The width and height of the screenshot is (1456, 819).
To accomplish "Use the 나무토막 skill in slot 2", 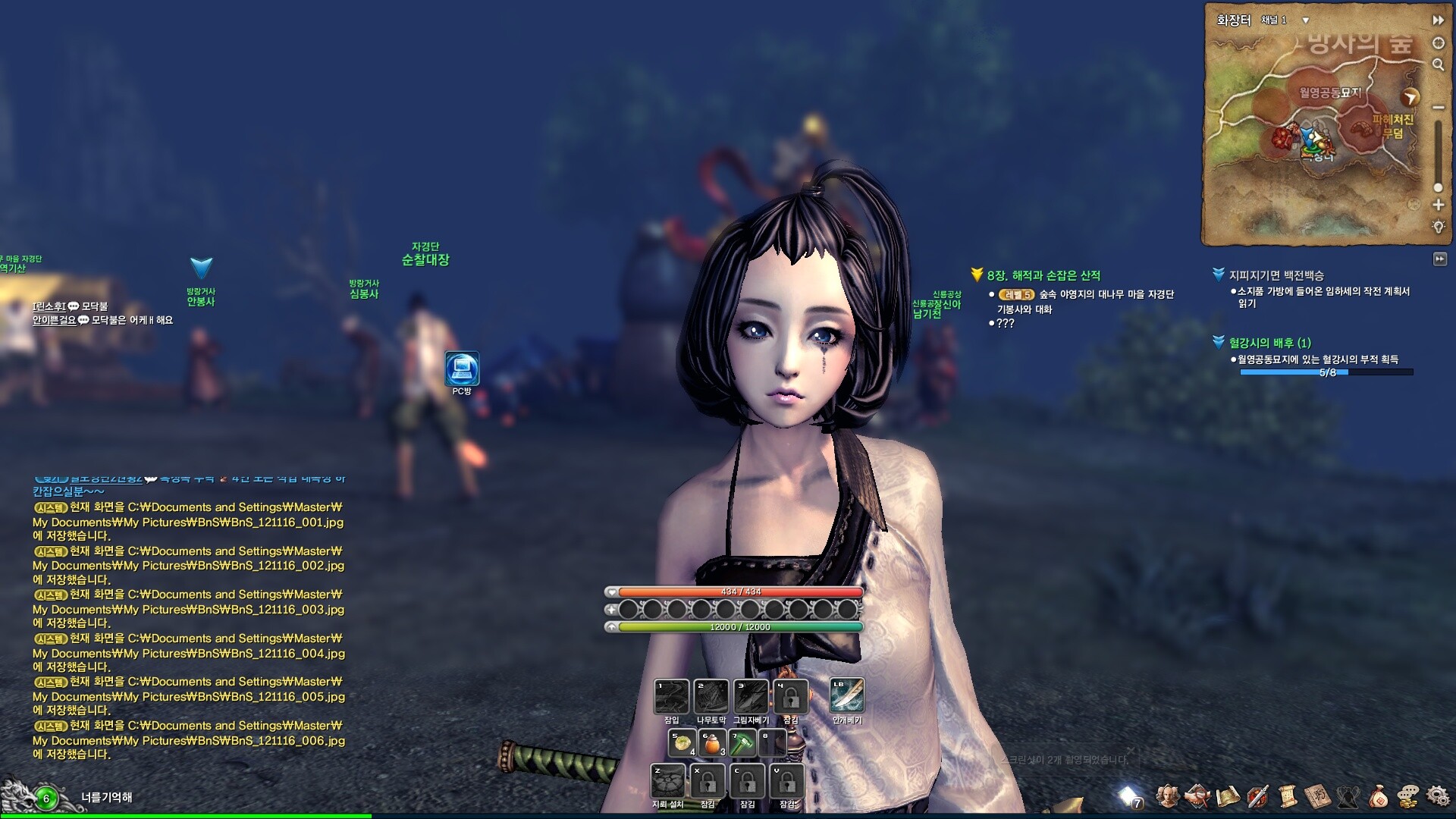I will point(711,696).
